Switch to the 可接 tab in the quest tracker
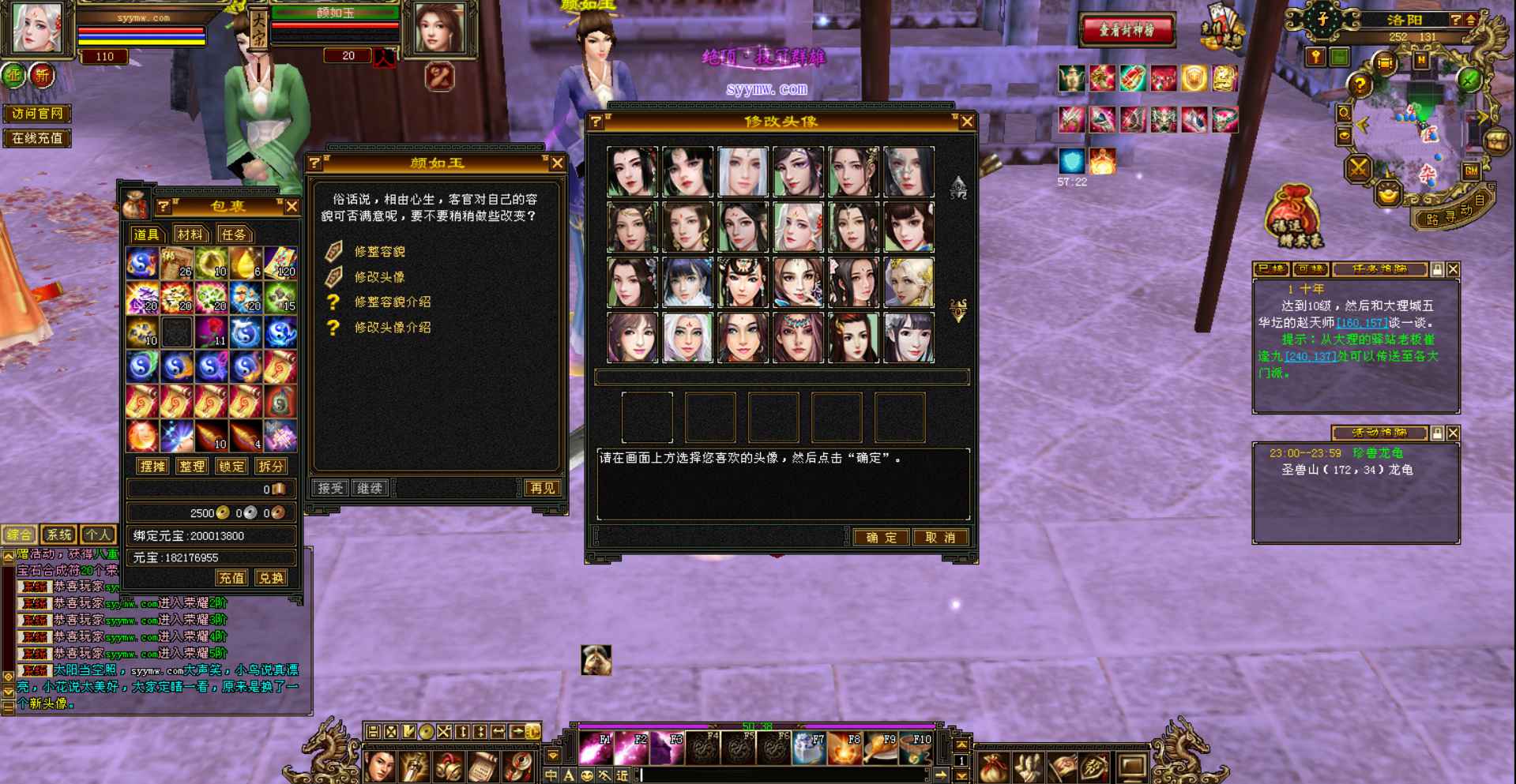The image size is (1516, 784). tap(1310, 269)
